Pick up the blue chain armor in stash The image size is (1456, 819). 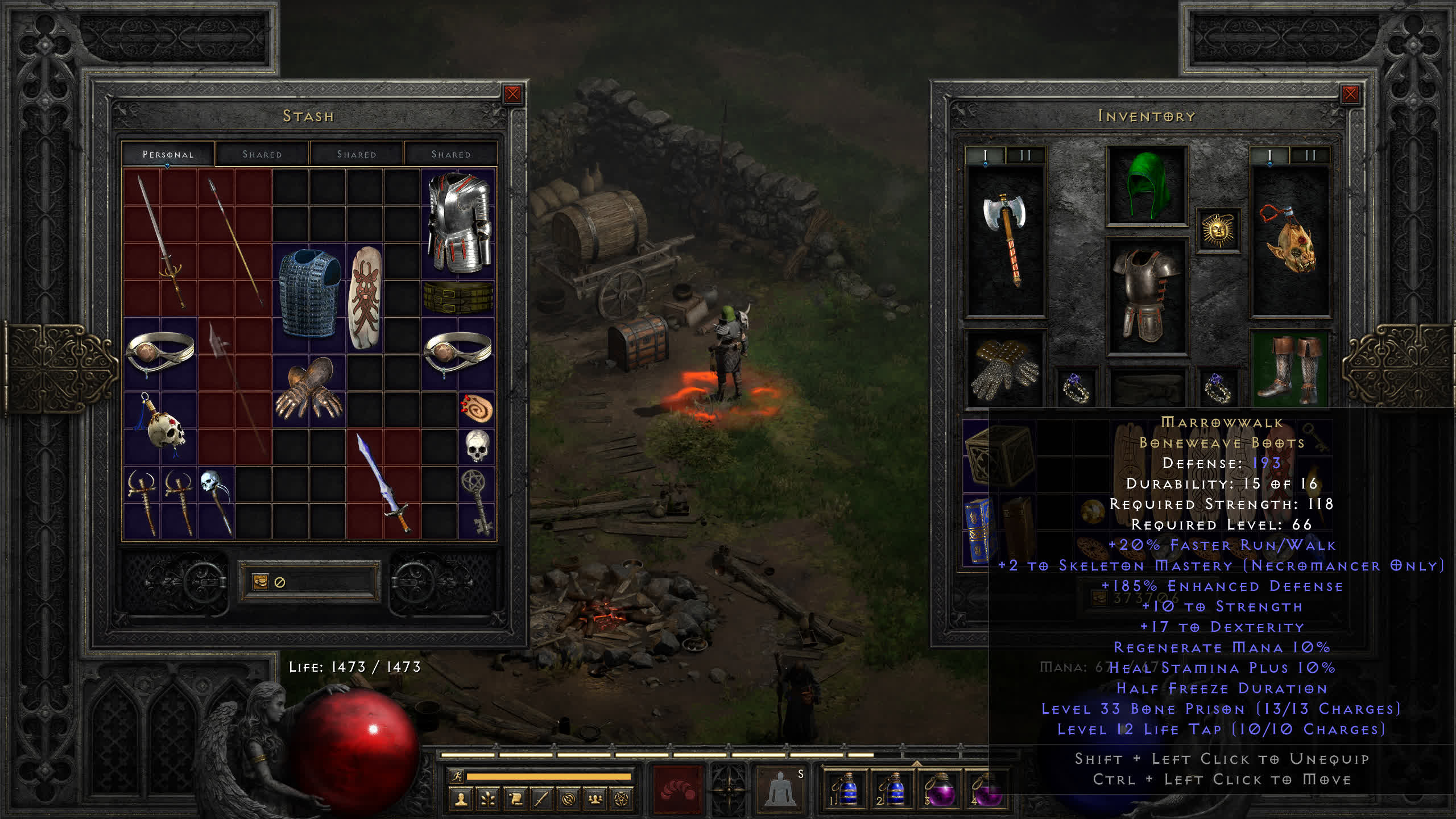click(x=309, y=294)
